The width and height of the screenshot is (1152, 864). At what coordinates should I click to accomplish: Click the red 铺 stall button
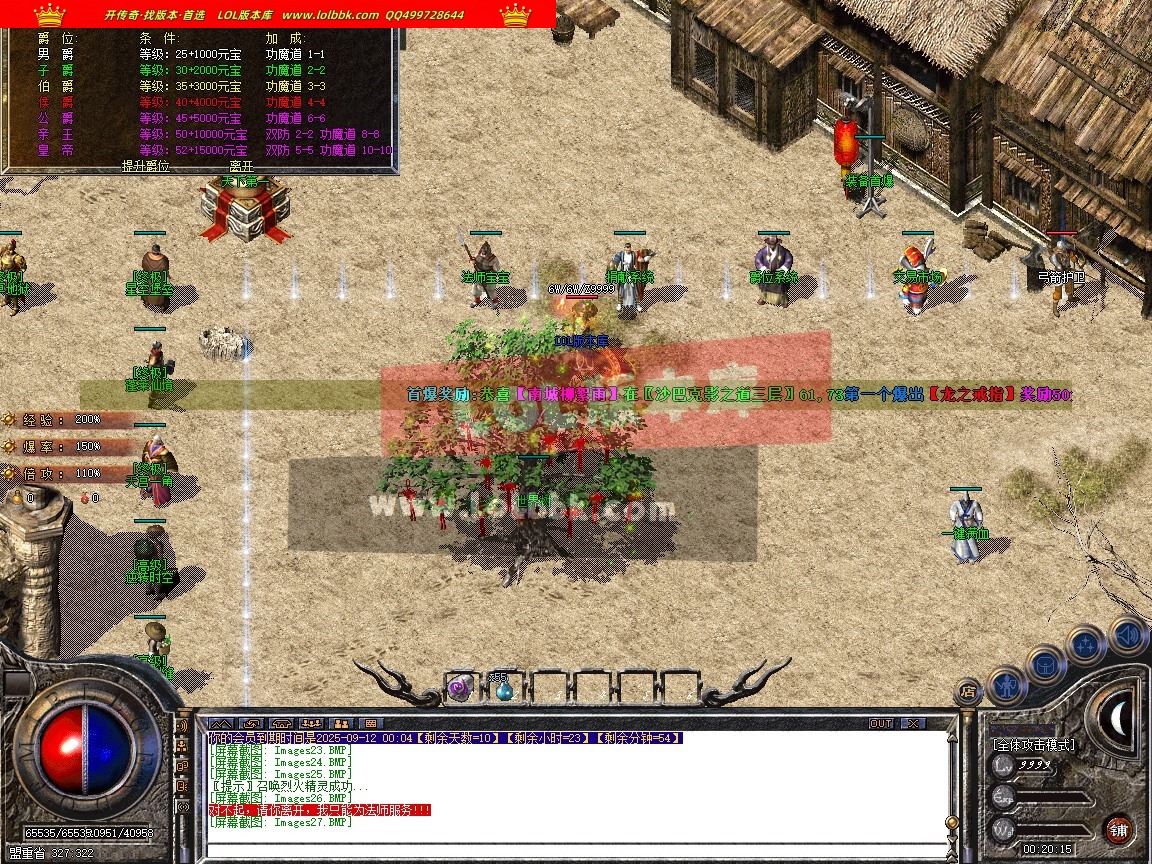click(1119, 829)
